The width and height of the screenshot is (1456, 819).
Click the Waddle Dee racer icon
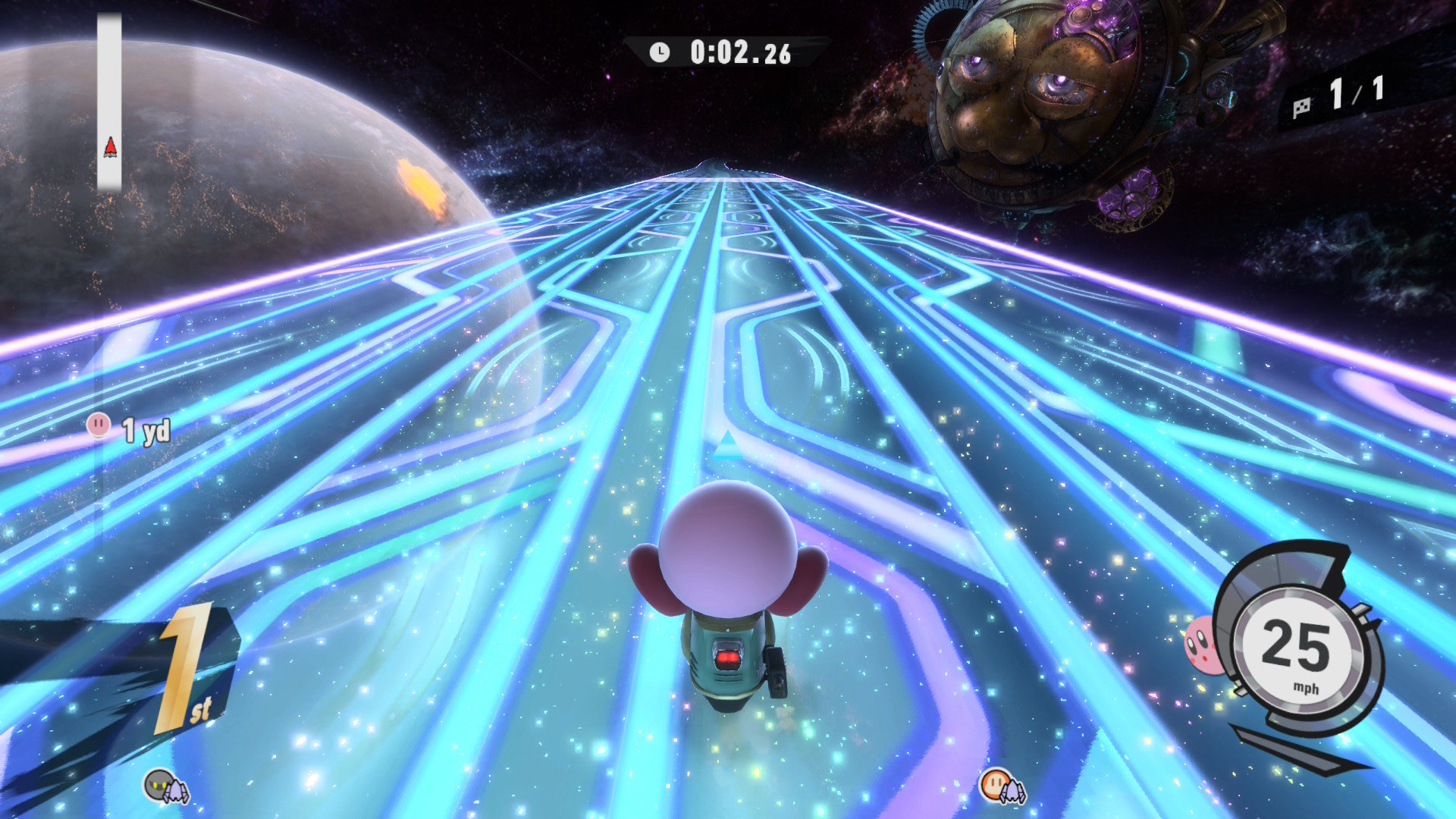(x=995, y=783)
